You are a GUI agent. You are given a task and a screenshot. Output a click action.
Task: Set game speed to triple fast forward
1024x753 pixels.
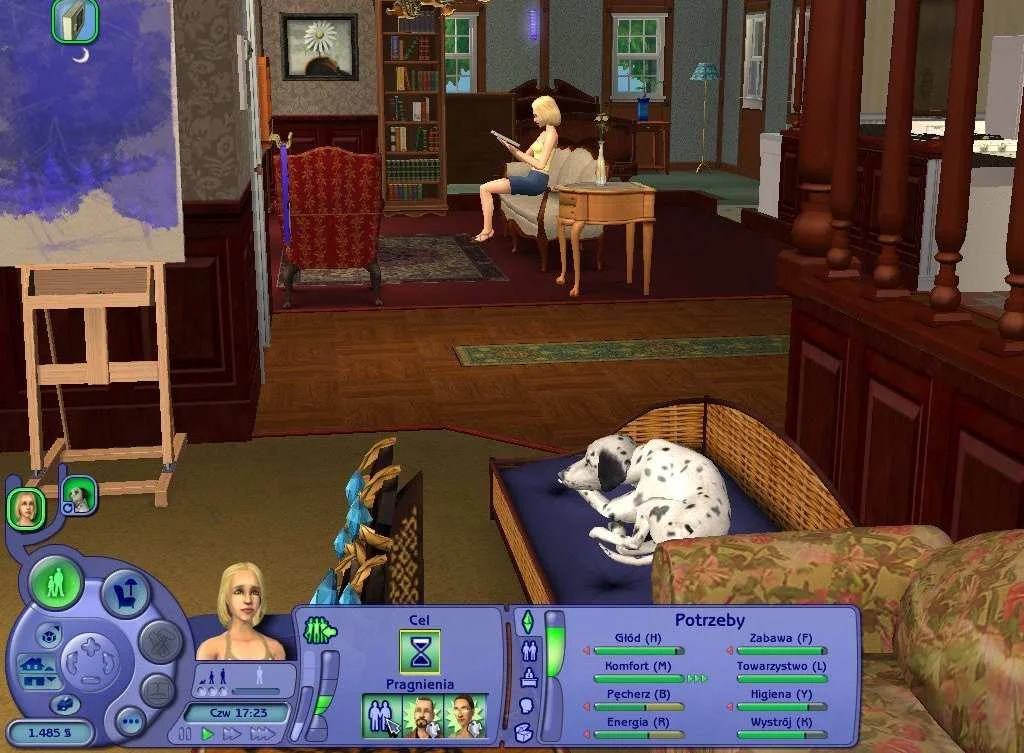pos(261,734)
